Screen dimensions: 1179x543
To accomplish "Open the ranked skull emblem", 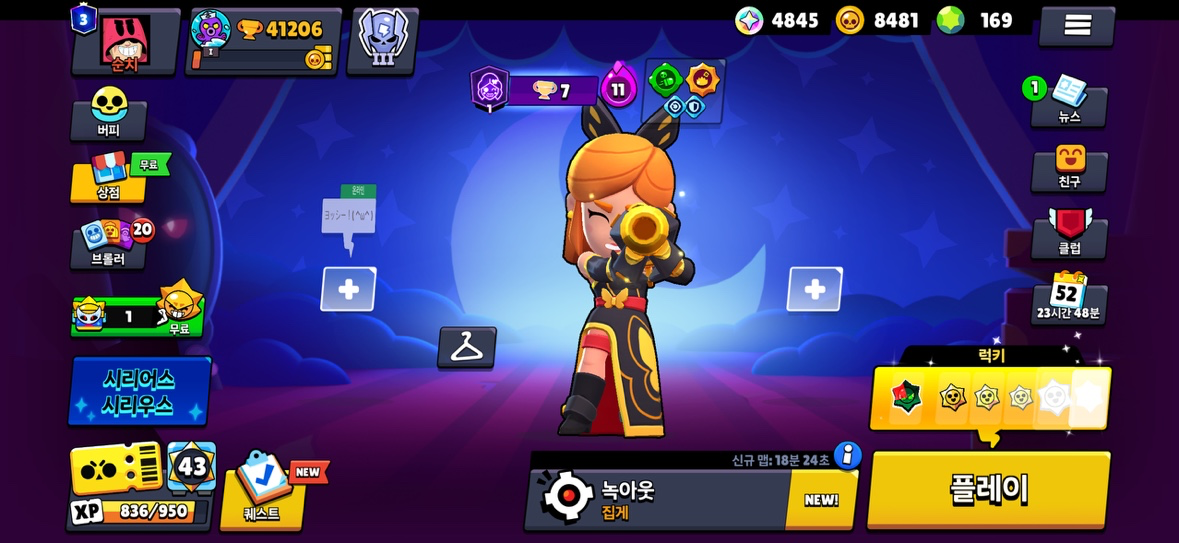I will point(382,40).
